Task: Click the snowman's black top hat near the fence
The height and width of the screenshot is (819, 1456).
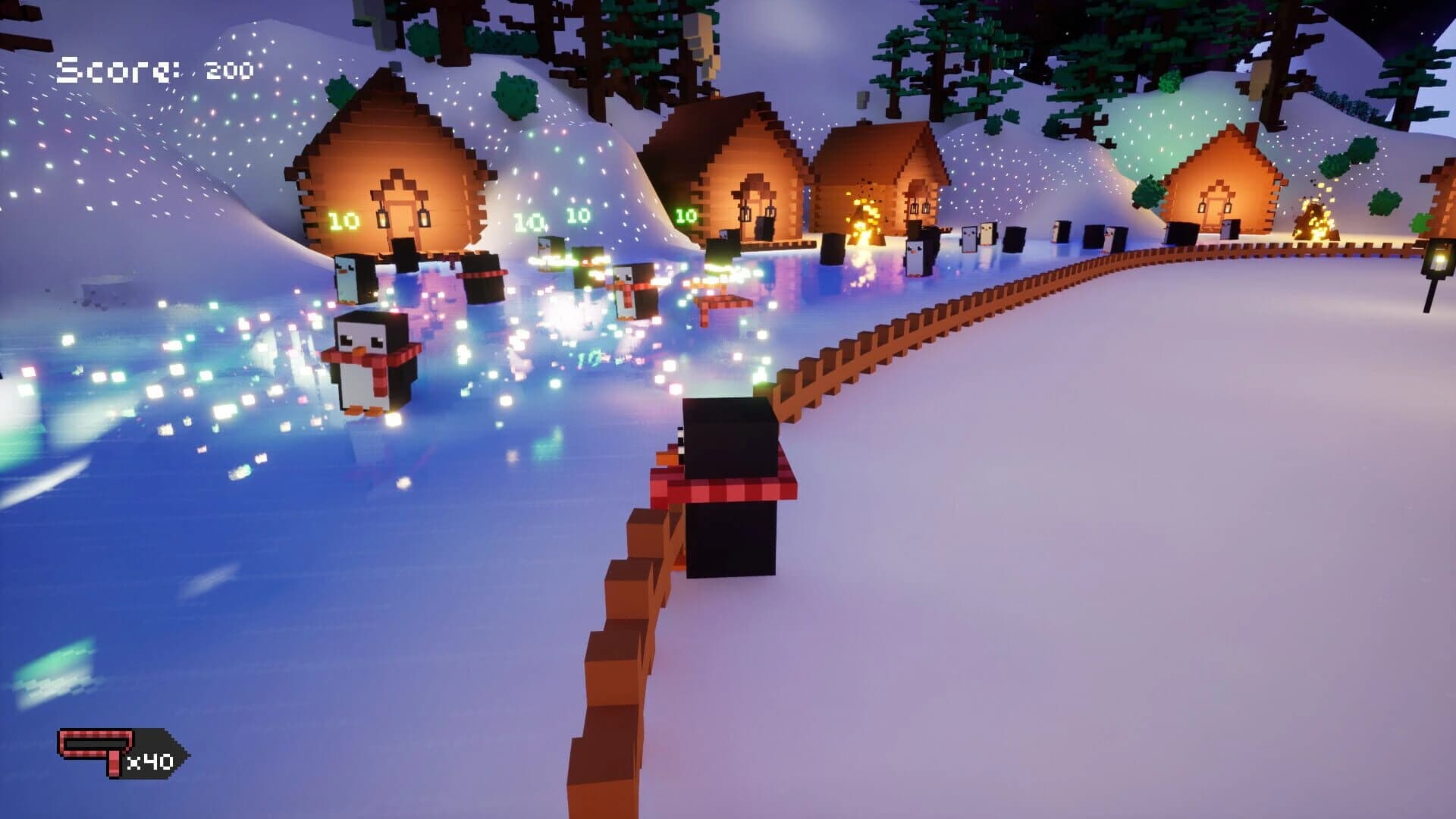Action: pos(726,440)
